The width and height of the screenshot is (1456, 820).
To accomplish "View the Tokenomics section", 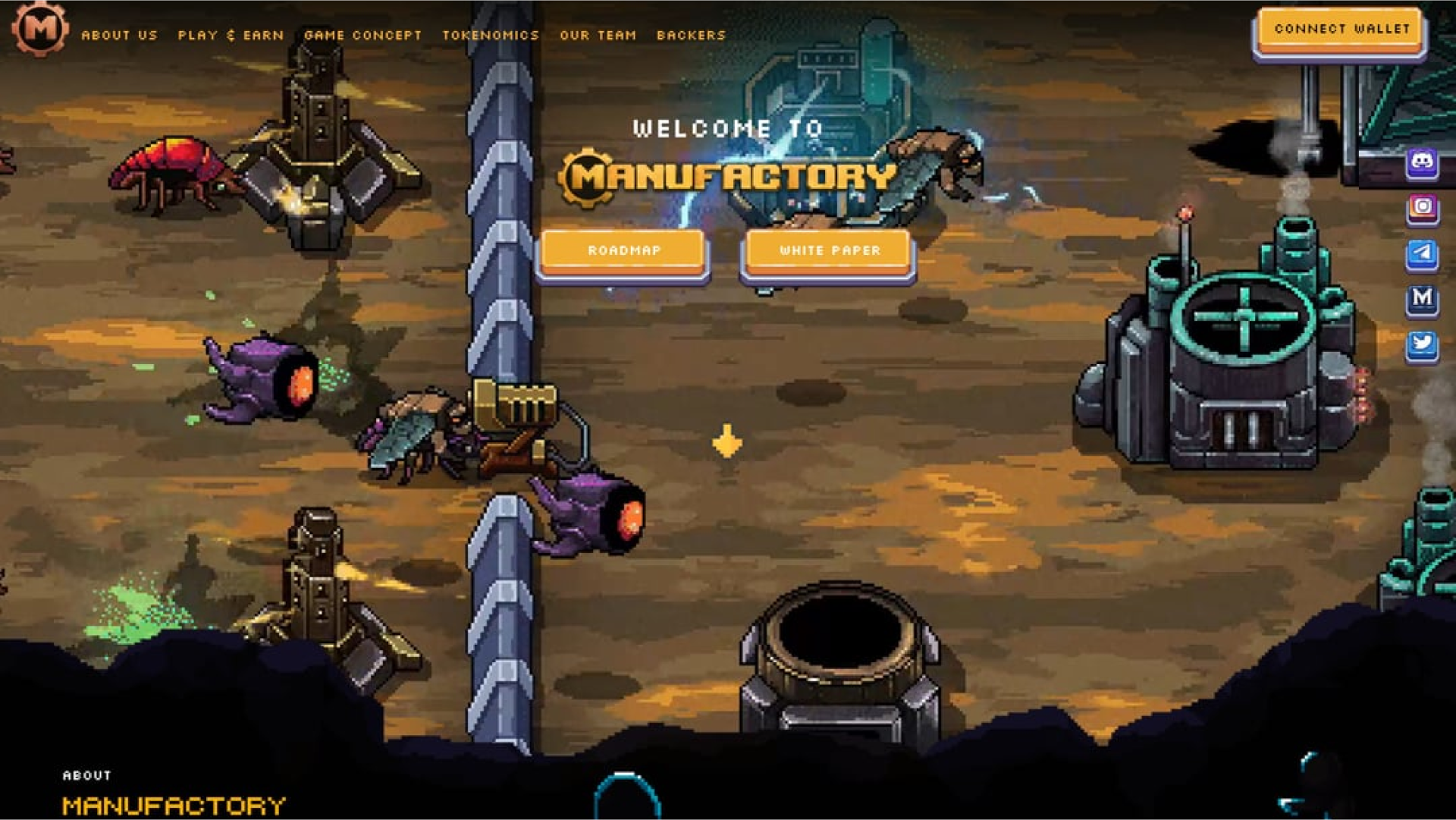I will [491, 35].
